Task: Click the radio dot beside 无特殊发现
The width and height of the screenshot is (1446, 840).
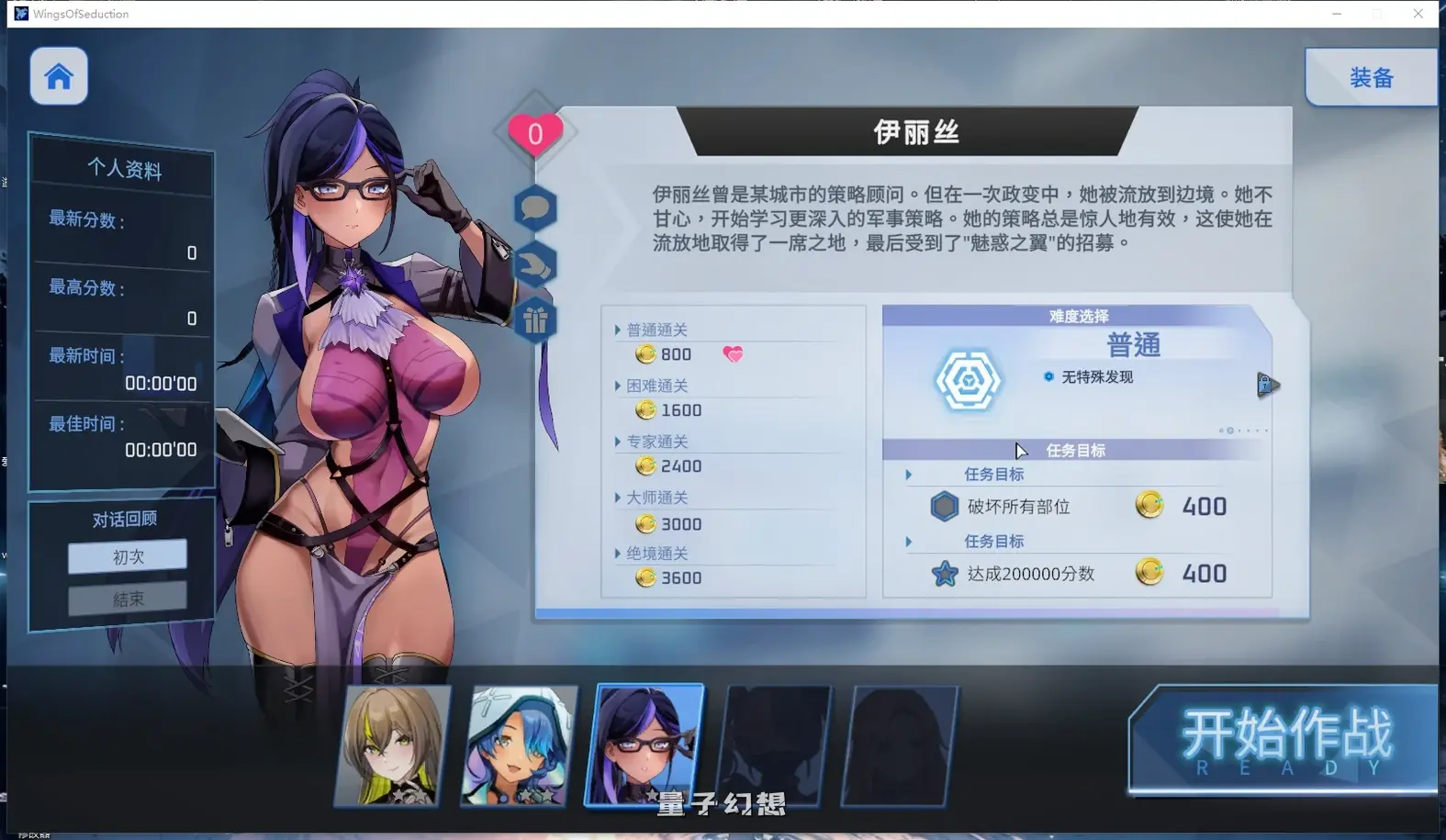Action: pyautogui.click(x=1047, y=376)
